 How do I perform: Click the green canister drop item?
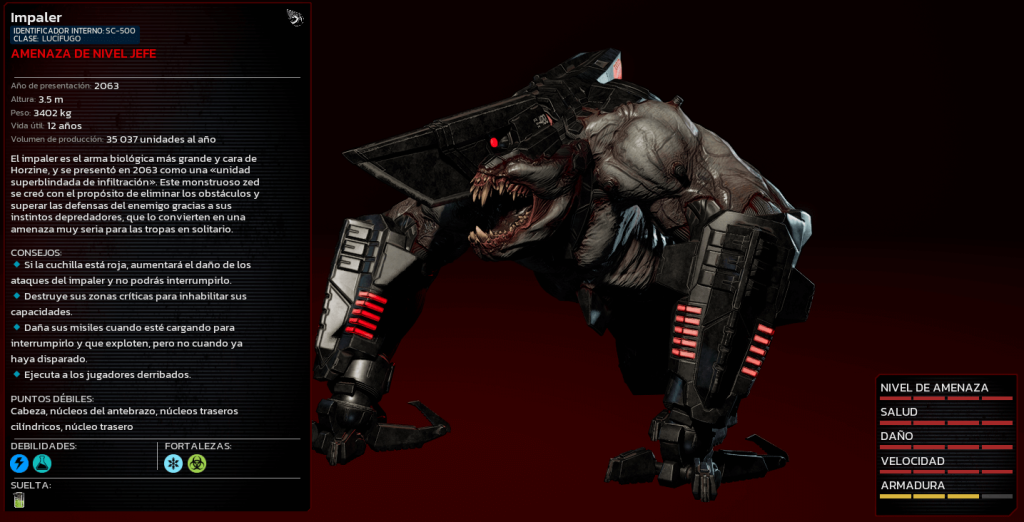19,500
